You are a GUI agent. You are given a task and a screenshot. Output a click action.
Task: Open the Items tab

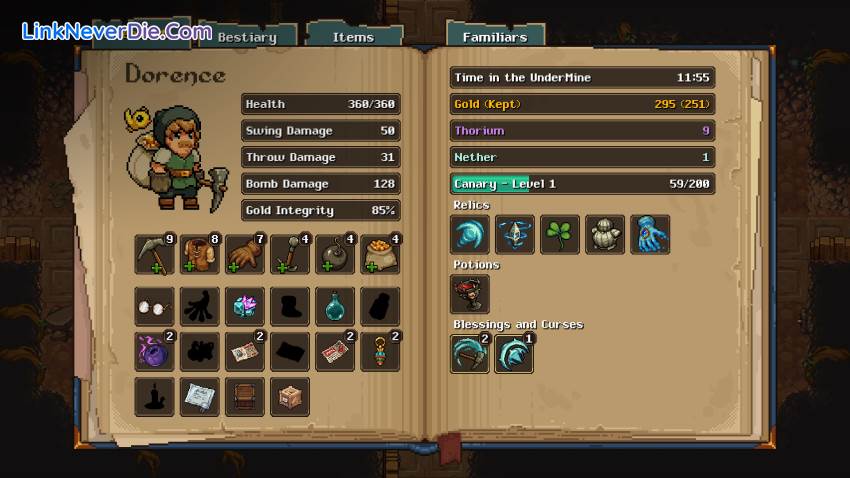[x=353, y=37]
